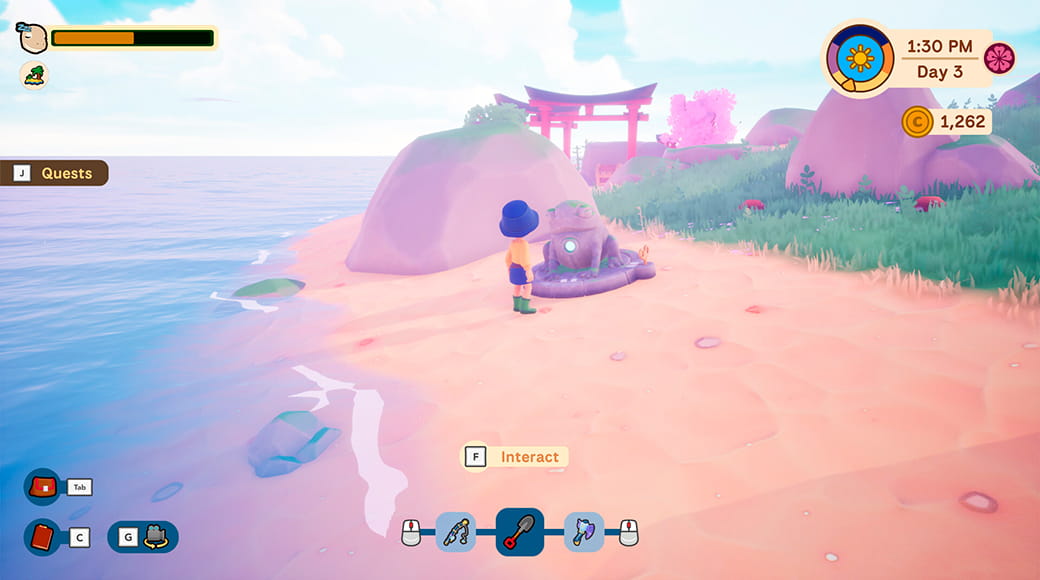Open the red journal book
The width and height of the screenshot is (1040, 580).
[43, 537]
